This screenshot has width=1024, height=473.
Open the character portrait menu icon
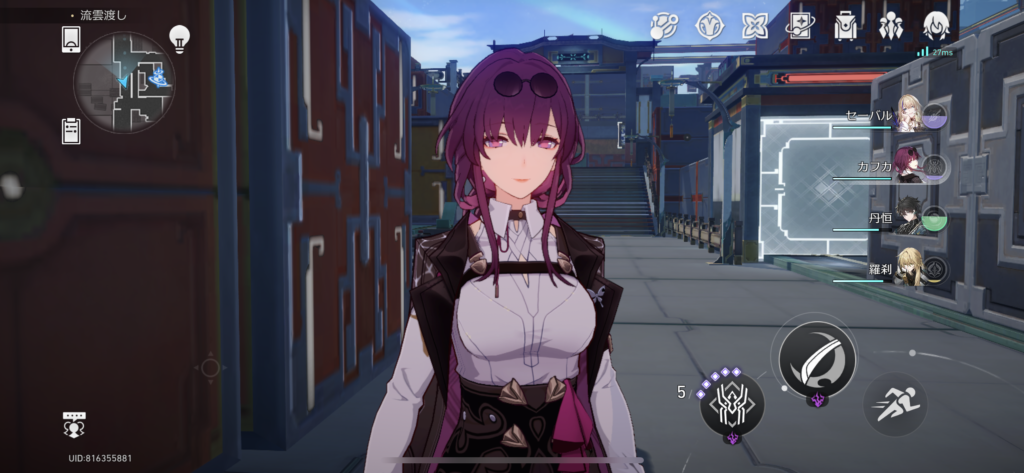click(935, 25)
